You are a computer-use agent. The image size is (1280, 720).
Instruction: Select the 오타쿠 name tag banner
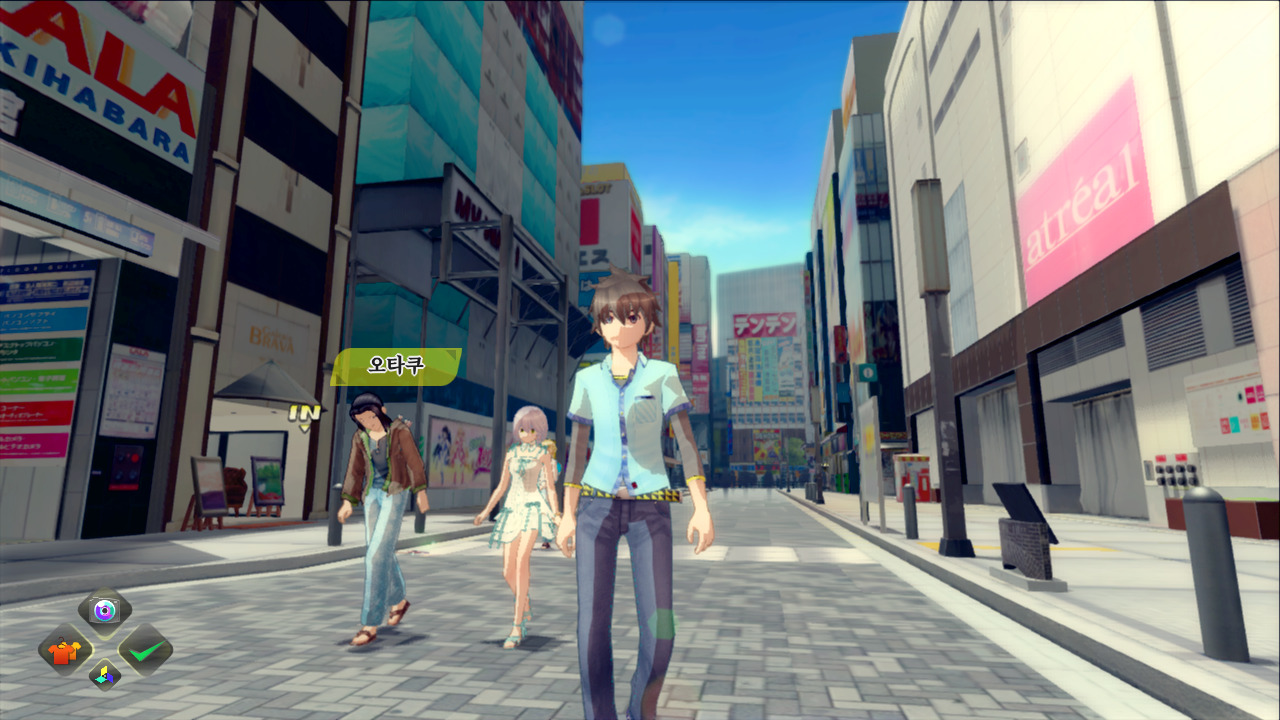394,368
